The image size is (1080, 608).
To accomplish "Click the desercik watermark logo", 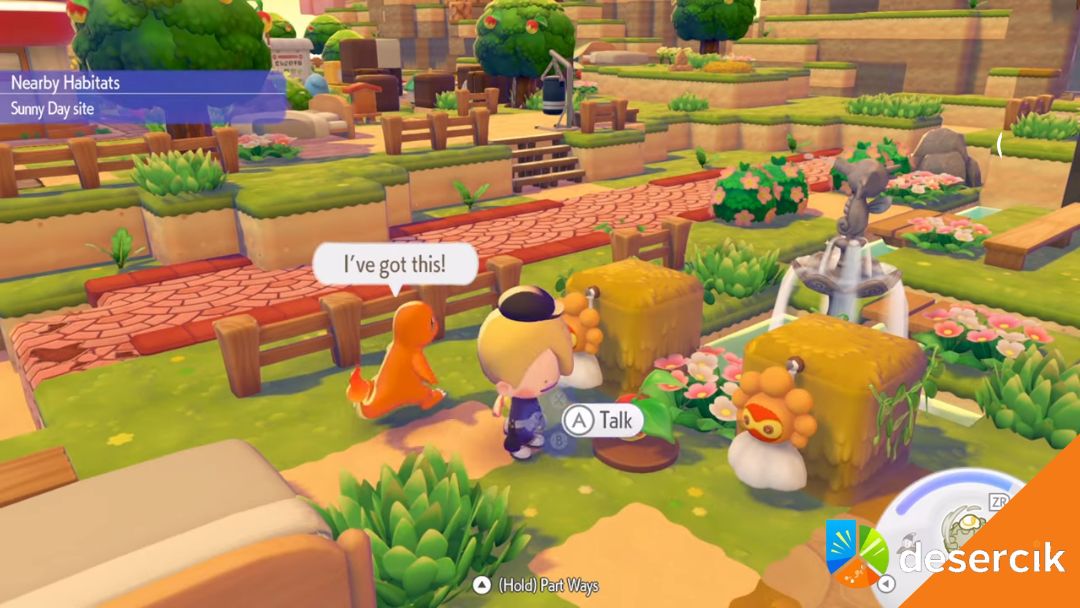I will [x=856, y=554].
